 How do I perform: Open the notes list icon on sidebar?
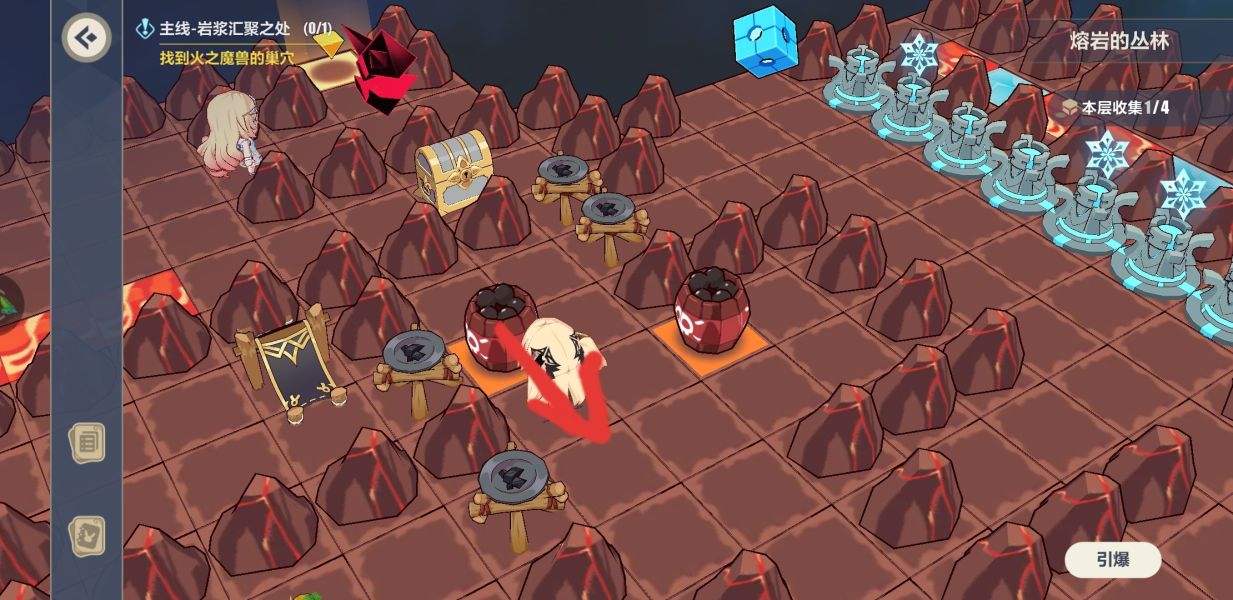pyautogui.click(x=87, y=442)
